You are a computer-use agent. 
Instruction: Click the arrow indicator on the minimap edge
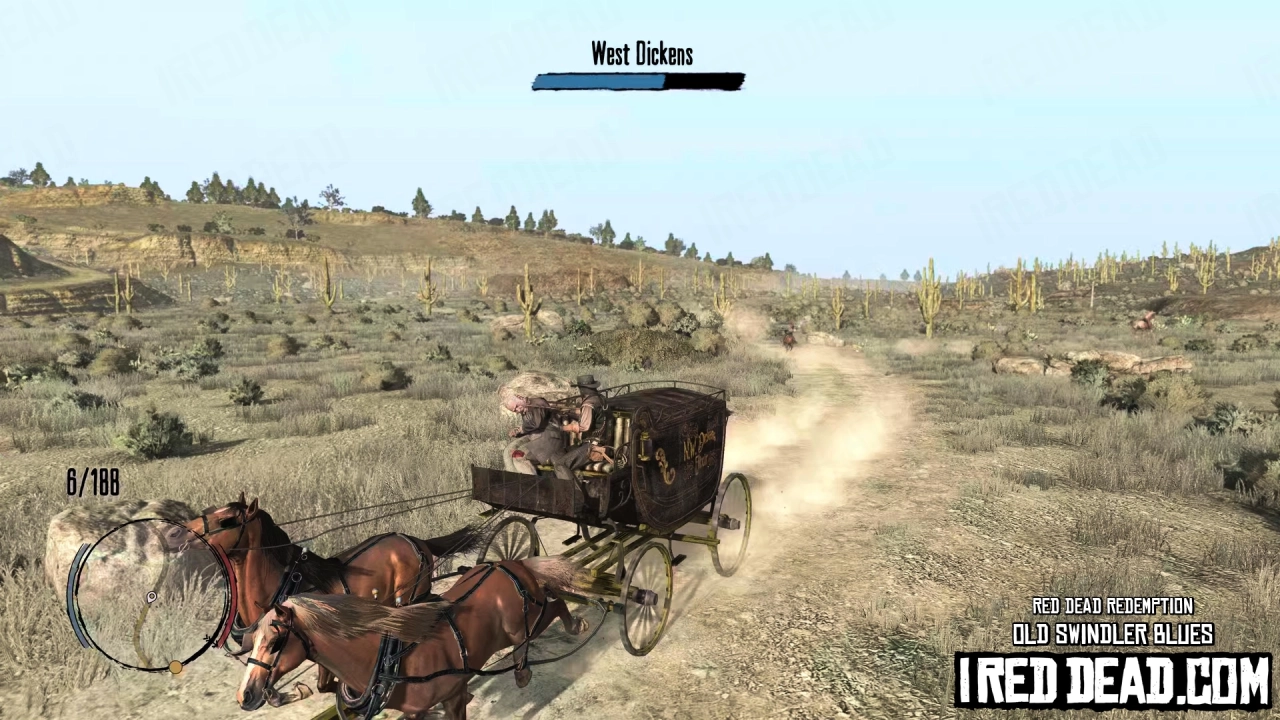[x=208, y=638]
